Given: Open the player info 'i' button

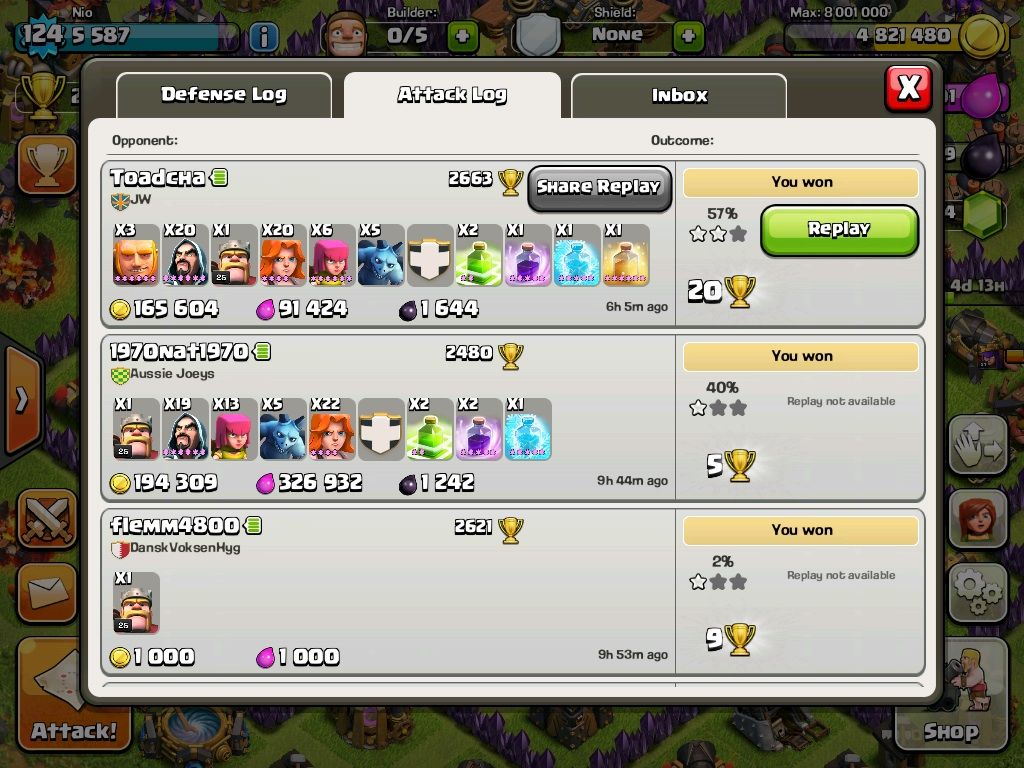Looking at the screenshot, I should pyautogui.click(x=263, y=37).
